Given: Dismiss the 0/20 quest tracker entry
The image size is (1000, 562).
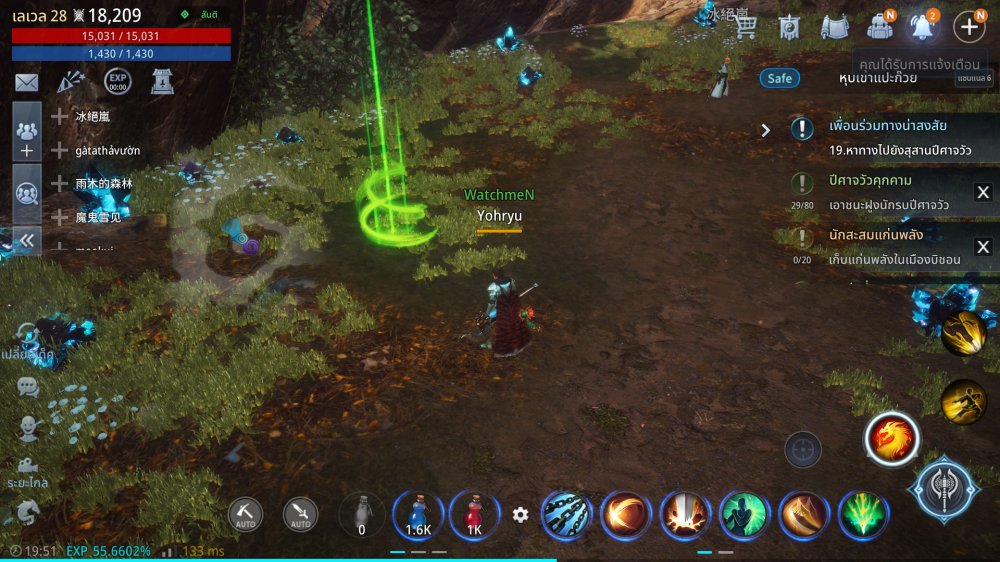Looking at the screenshot, I should (983, 247).
